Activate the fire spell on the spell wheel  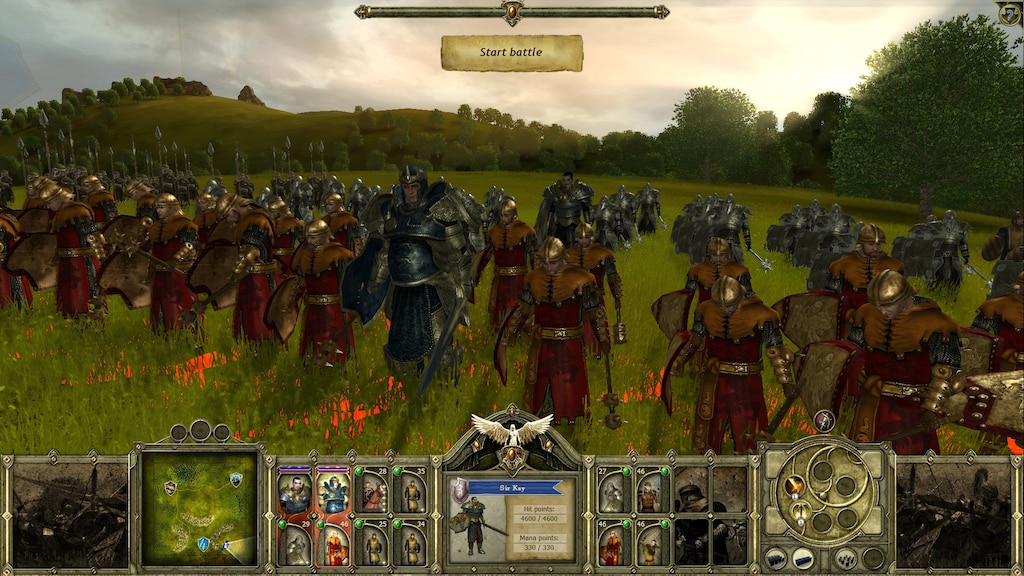(795, 486)
